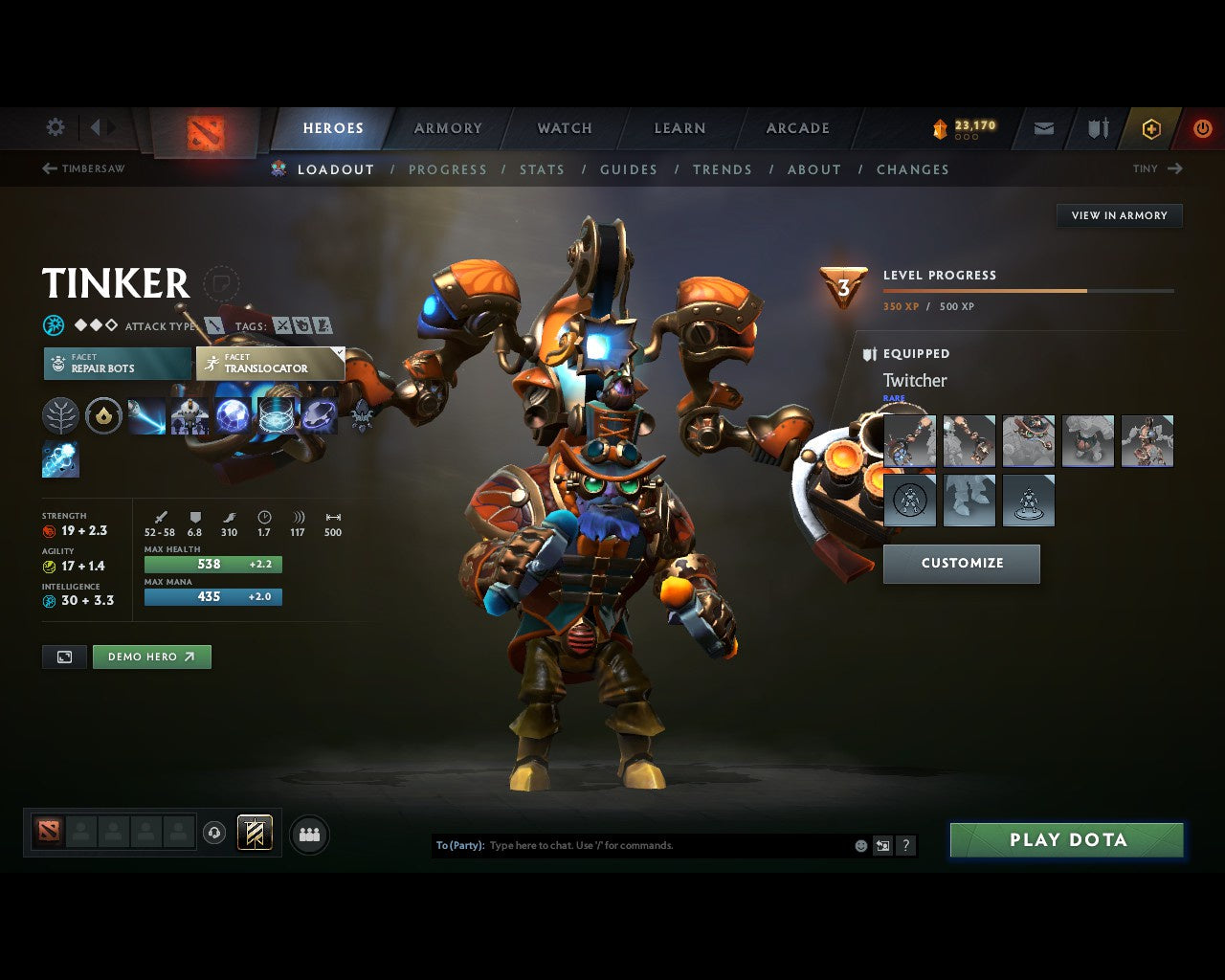
Task: Expand the back arrow next to Timbersaw
Action: pos(48,168)
